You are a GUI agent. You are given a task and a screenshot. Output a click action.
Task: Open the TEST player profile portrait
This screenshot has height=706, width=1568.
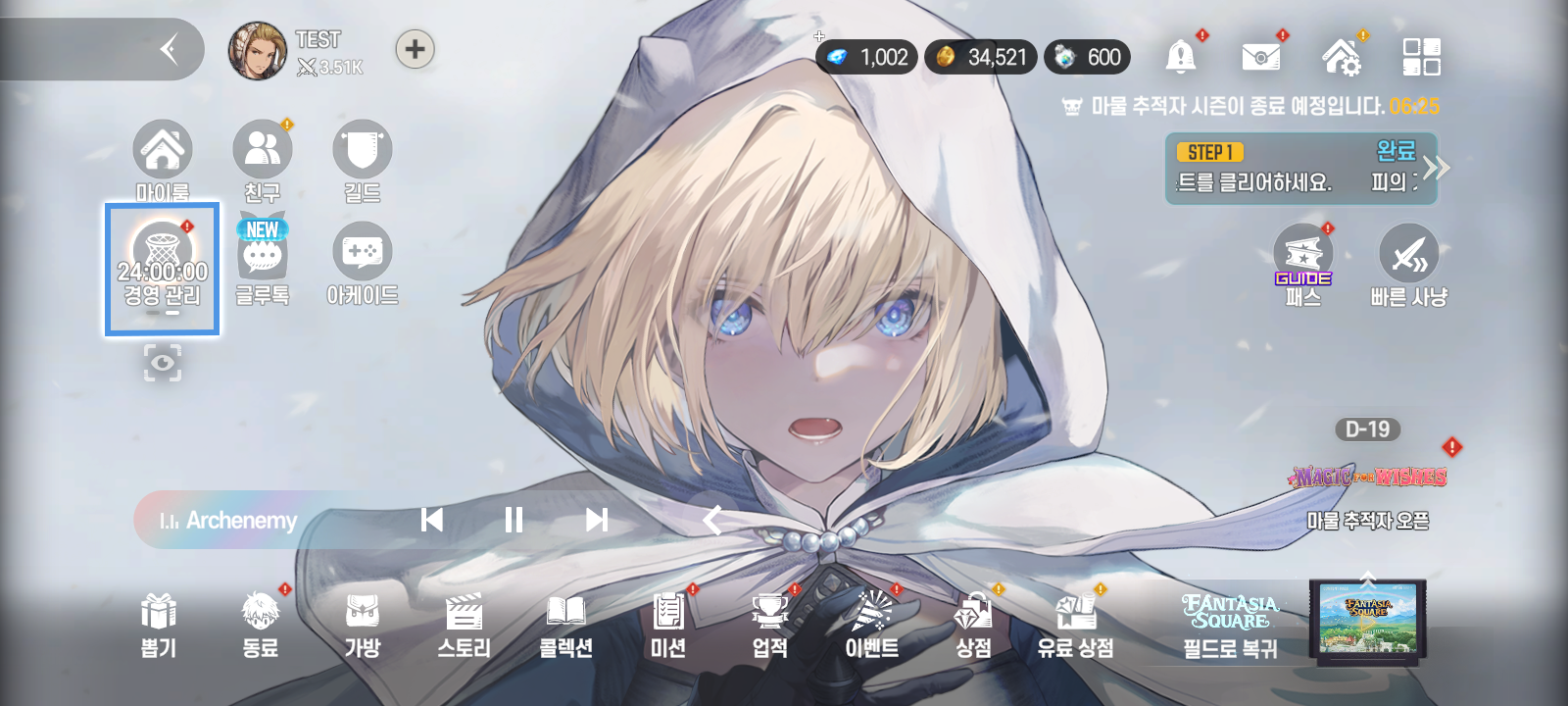click(257, 51)
